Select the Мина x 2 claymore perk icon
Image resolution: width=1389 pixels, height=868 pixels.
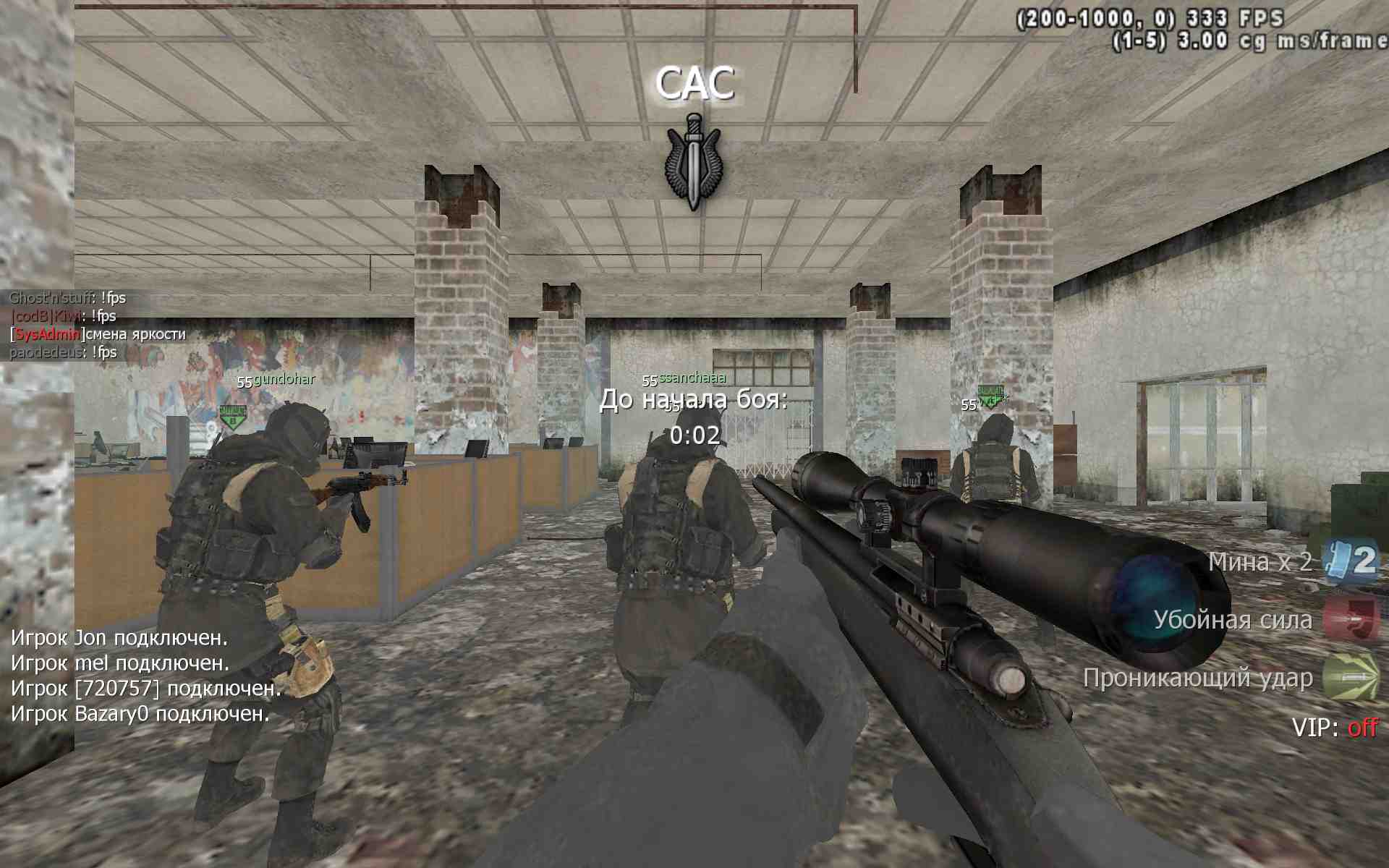pos(1350,561)
